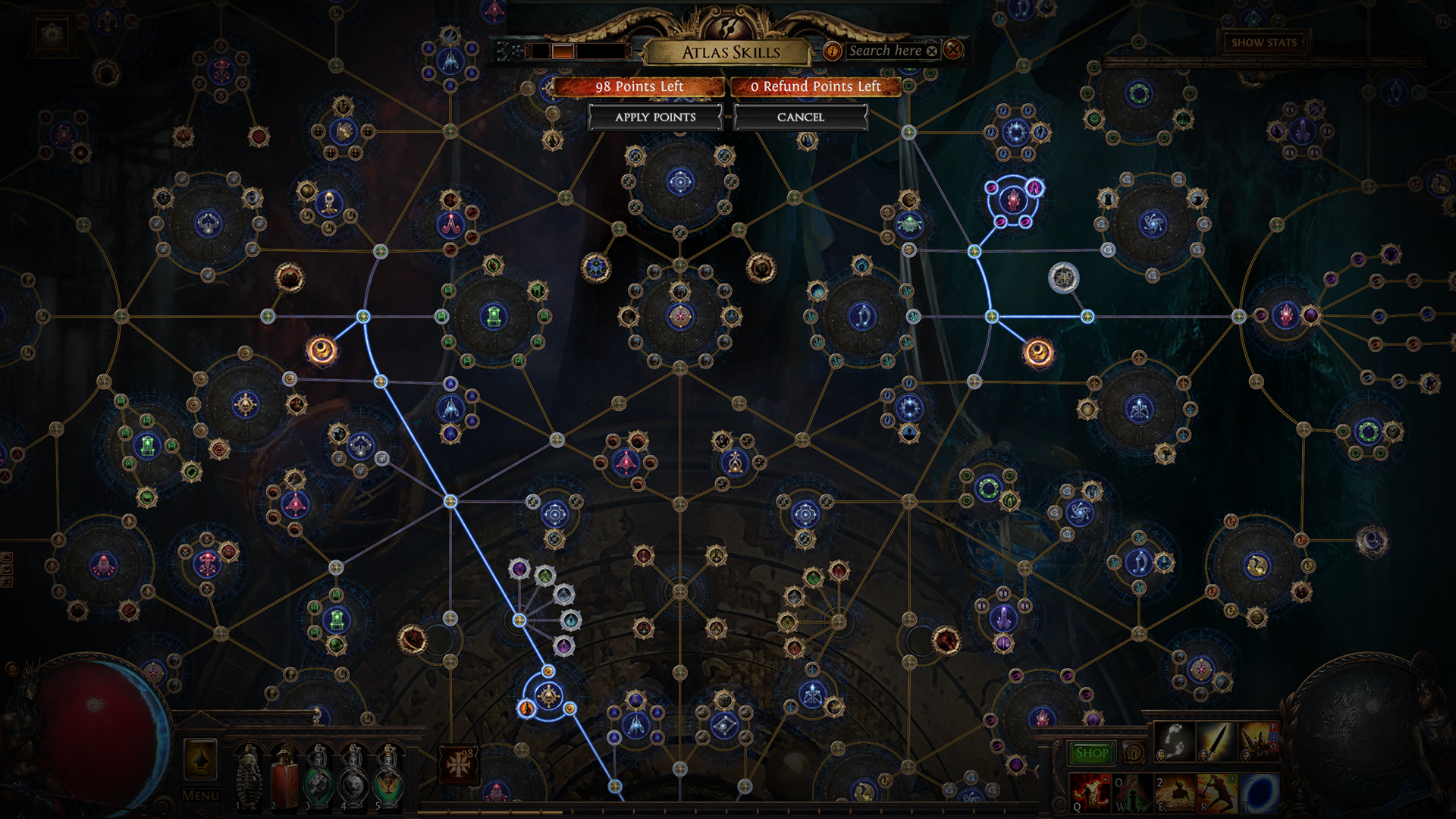
Task: Click the white unallocated node near top right
Action: pos(1065,278)
